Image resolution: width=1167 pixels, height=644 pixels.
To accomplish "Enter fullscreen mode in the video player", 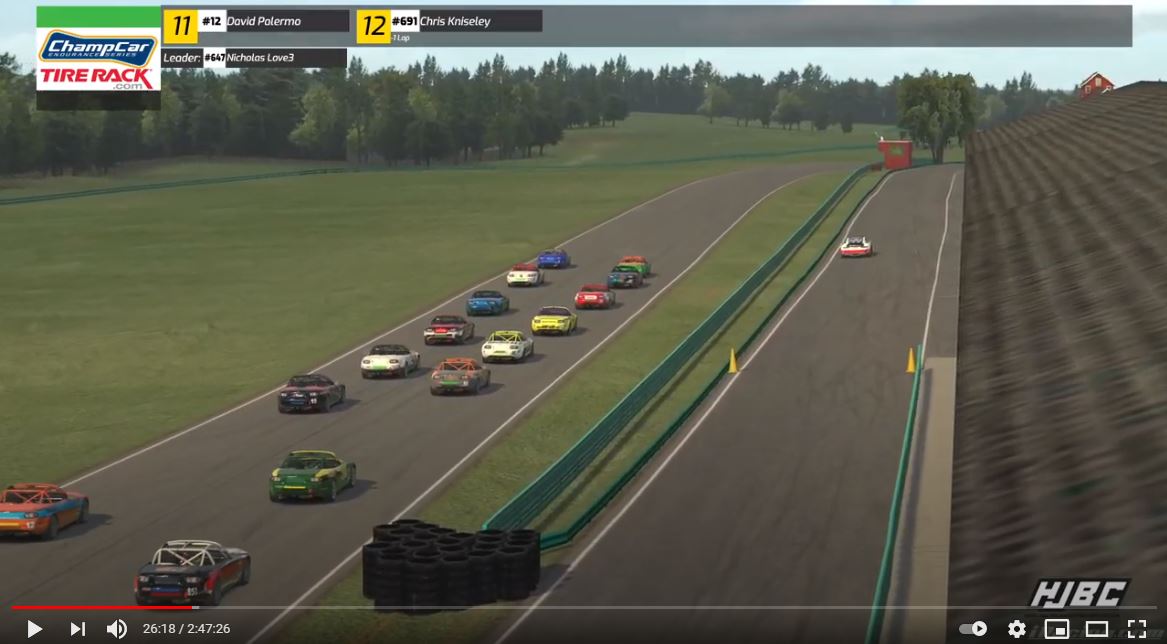I will pos(1137,629).
